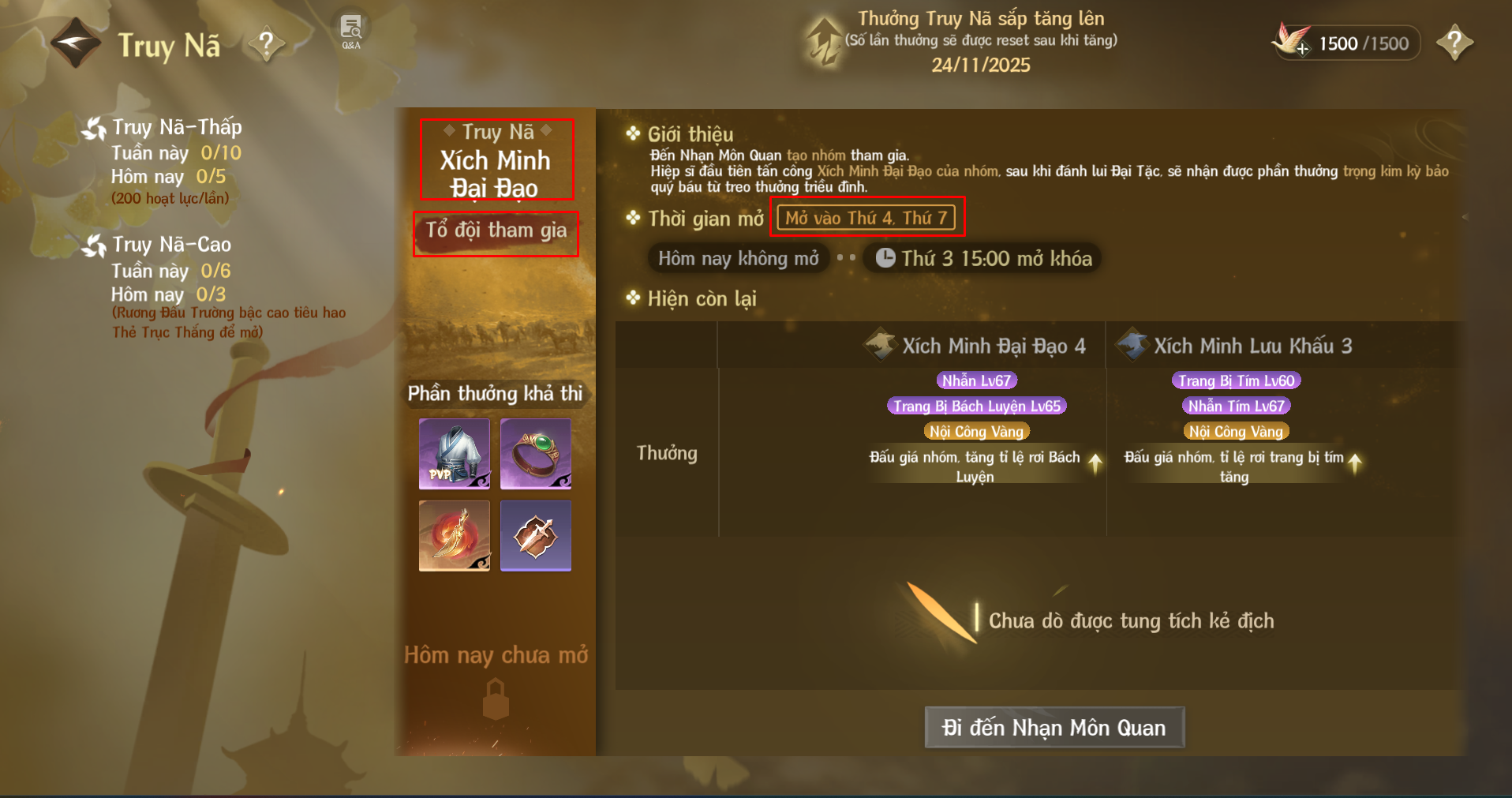Open the Q&A icon
This screenshot has height=798, width=1512.
351,31
